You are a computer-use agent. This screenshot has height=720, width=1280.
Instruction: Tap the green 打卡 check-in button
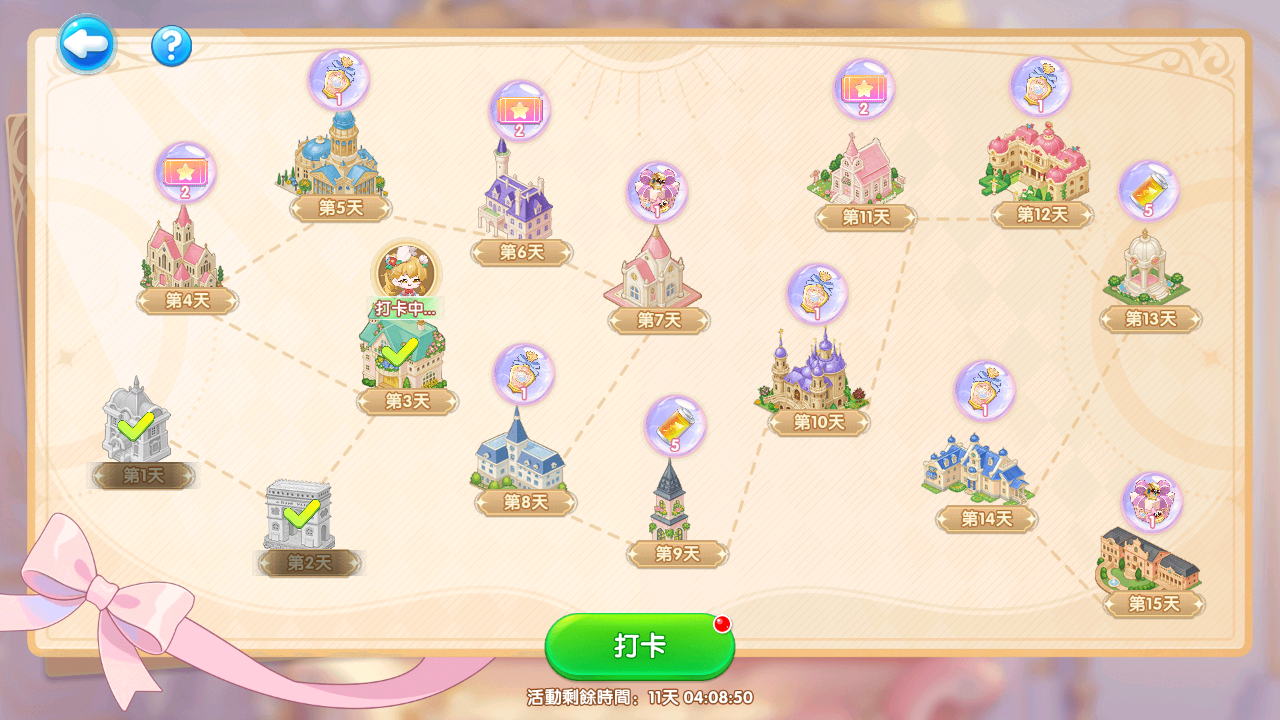click(x=640, y=646)
